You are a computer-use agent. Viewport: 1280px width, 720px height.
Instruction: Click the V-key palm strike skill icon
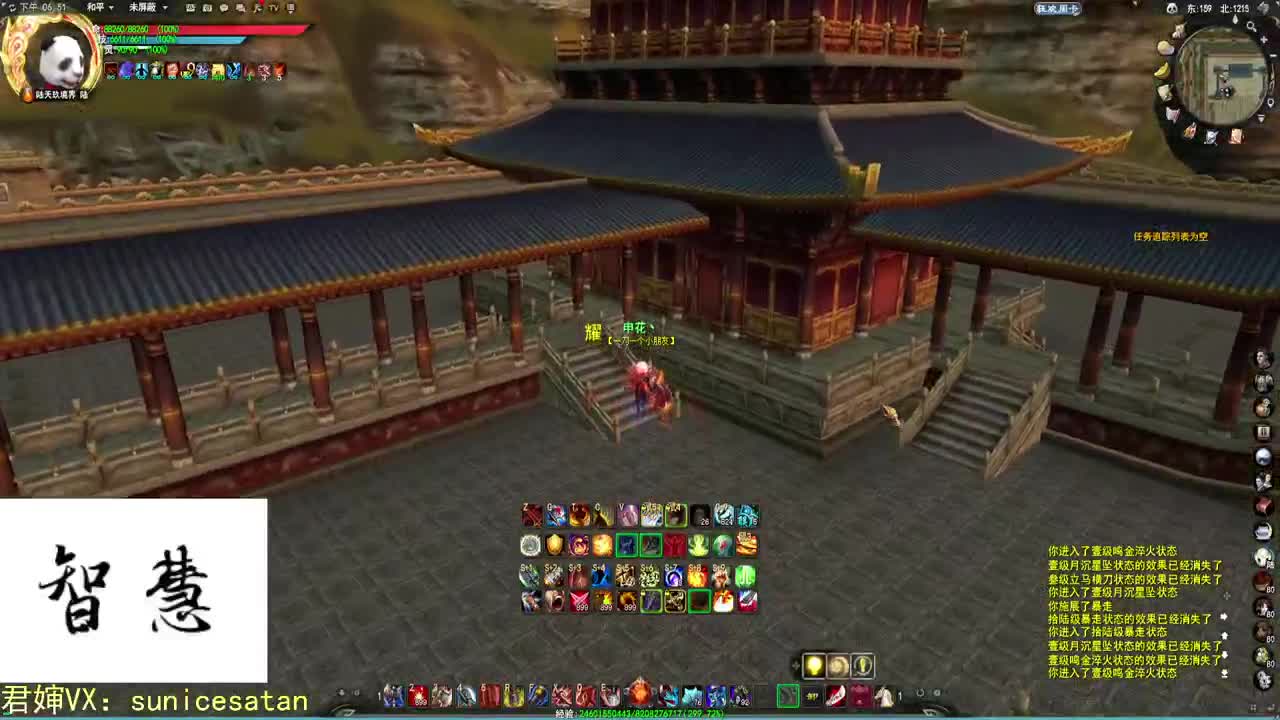pyautogui.click(x=626, y=515)
